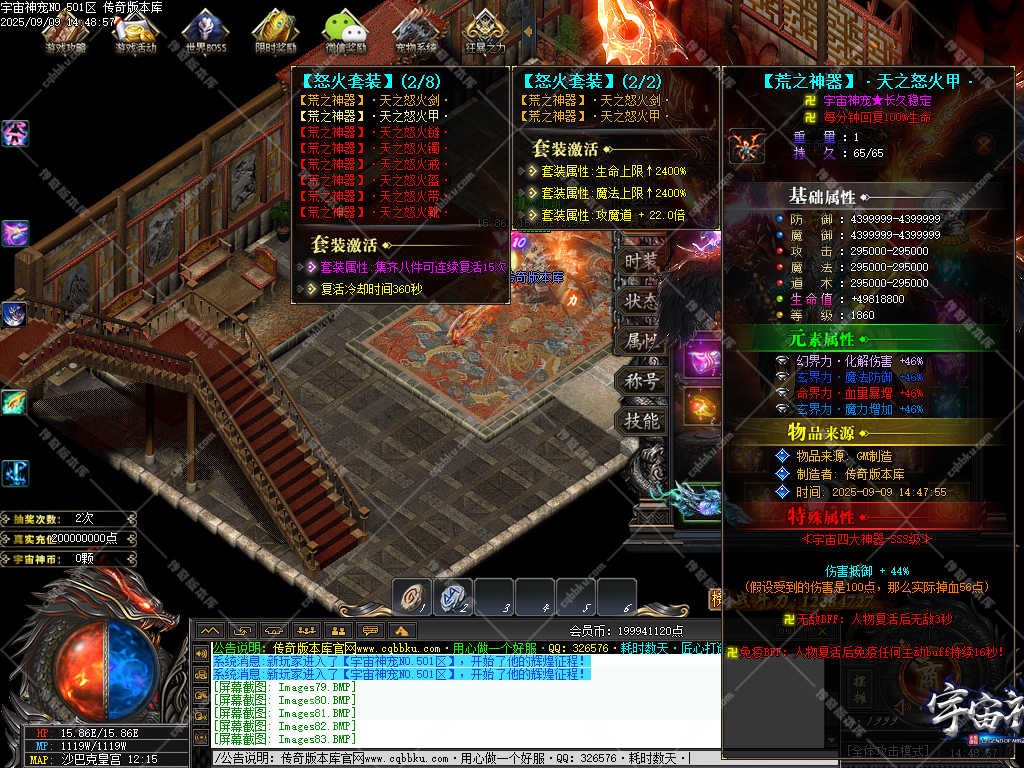Image resolution: width=1024 pixels, height=768 pixels.
Task: Open the 世界BOSS menu
Action: click(x=205, y=31)
